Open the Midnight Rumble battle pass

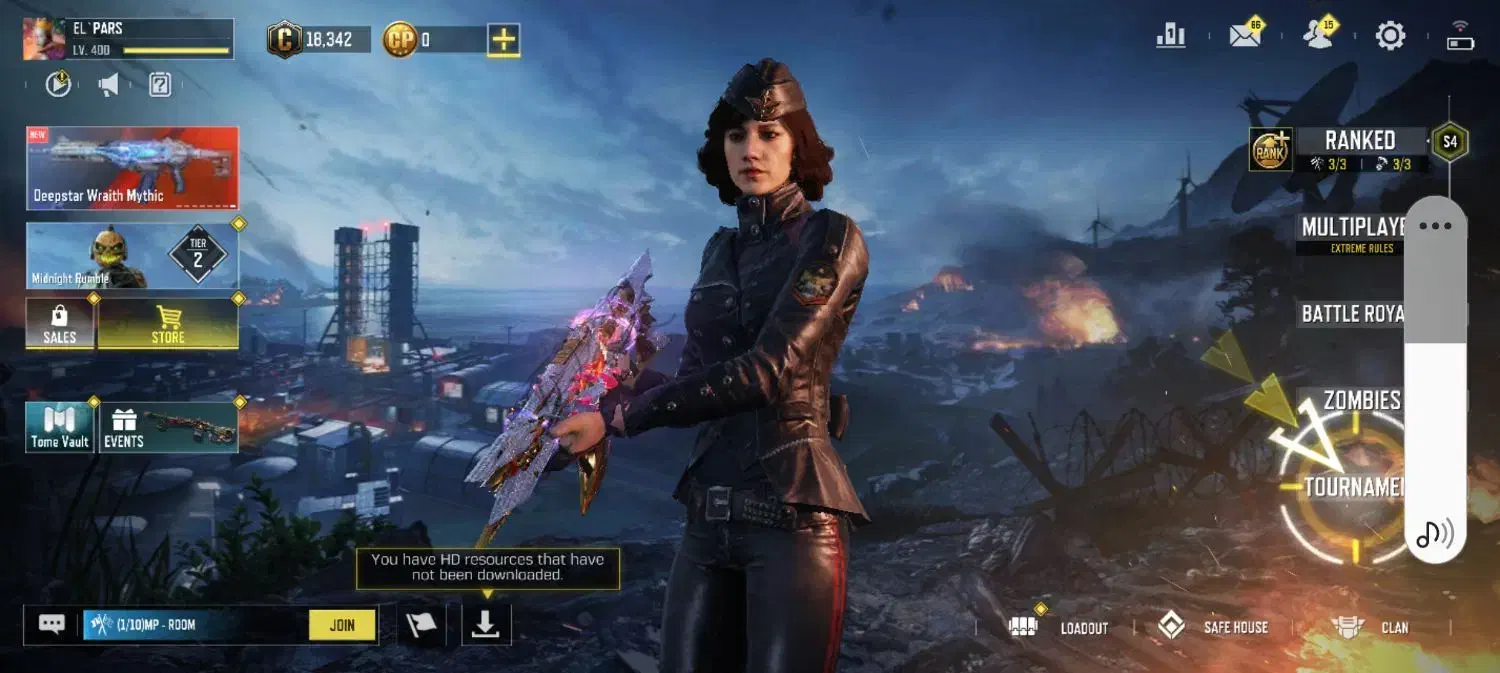point(132,256)
